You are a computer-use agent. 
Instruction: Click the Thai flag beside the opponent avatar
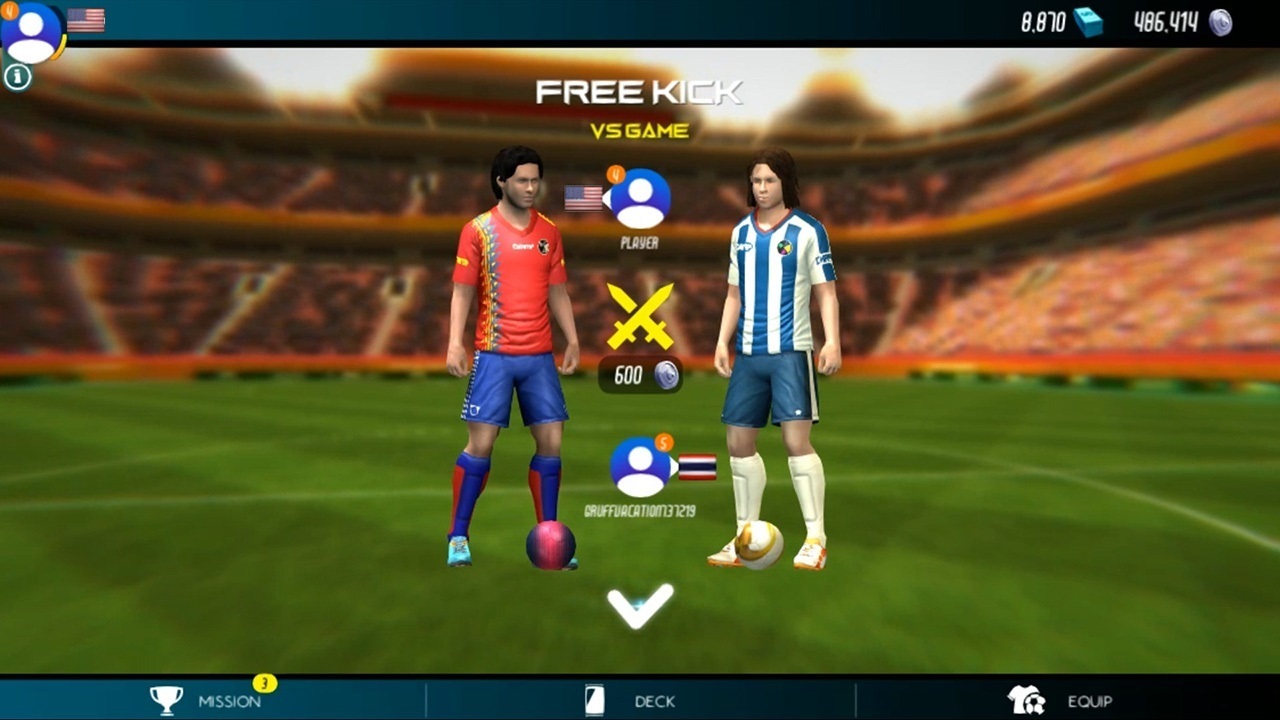click(696, 466)
